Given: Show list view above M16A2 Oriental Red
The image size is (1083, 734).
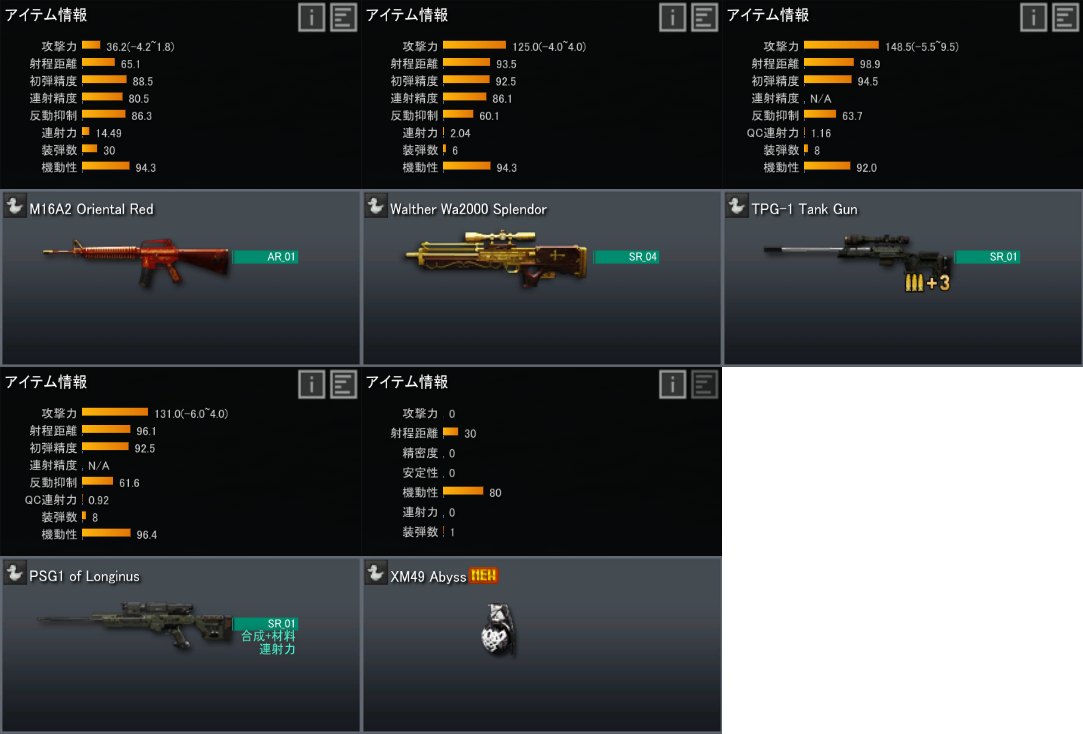Looking at the screenshot, I should (344, 17).
